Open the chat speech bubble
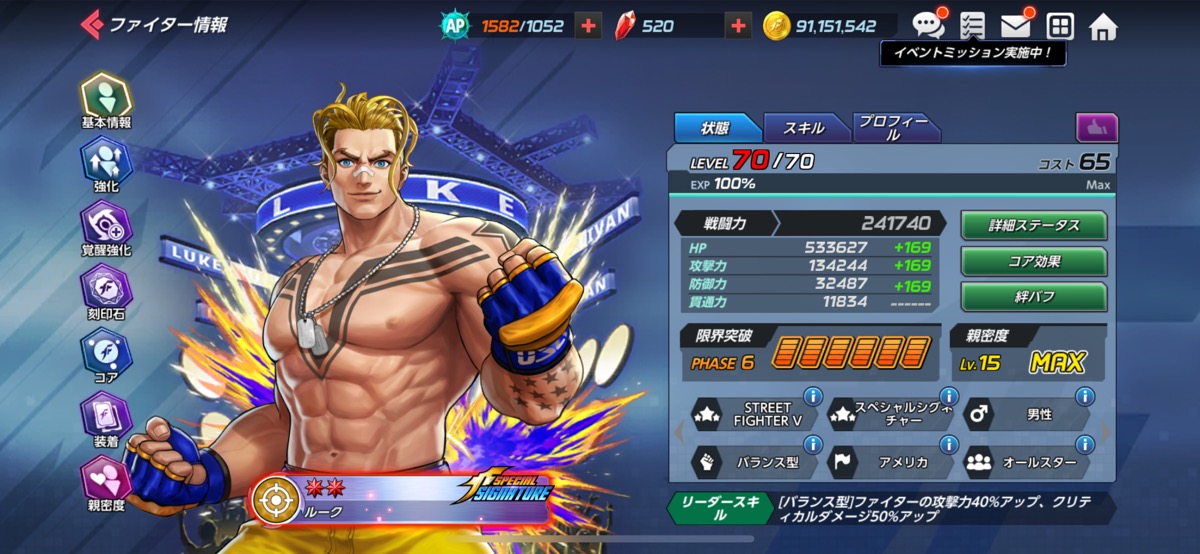 coord(927,26)
